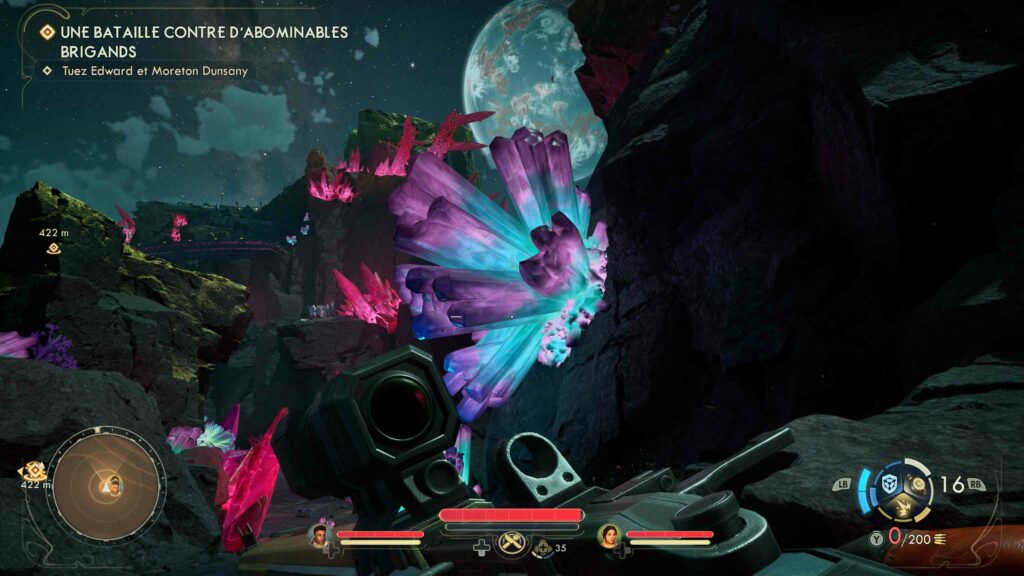Select the quest title 'Une bataille contre d'abominables brigands'
This screenshot has width=1024, height=576.
[x=200, y=41]
